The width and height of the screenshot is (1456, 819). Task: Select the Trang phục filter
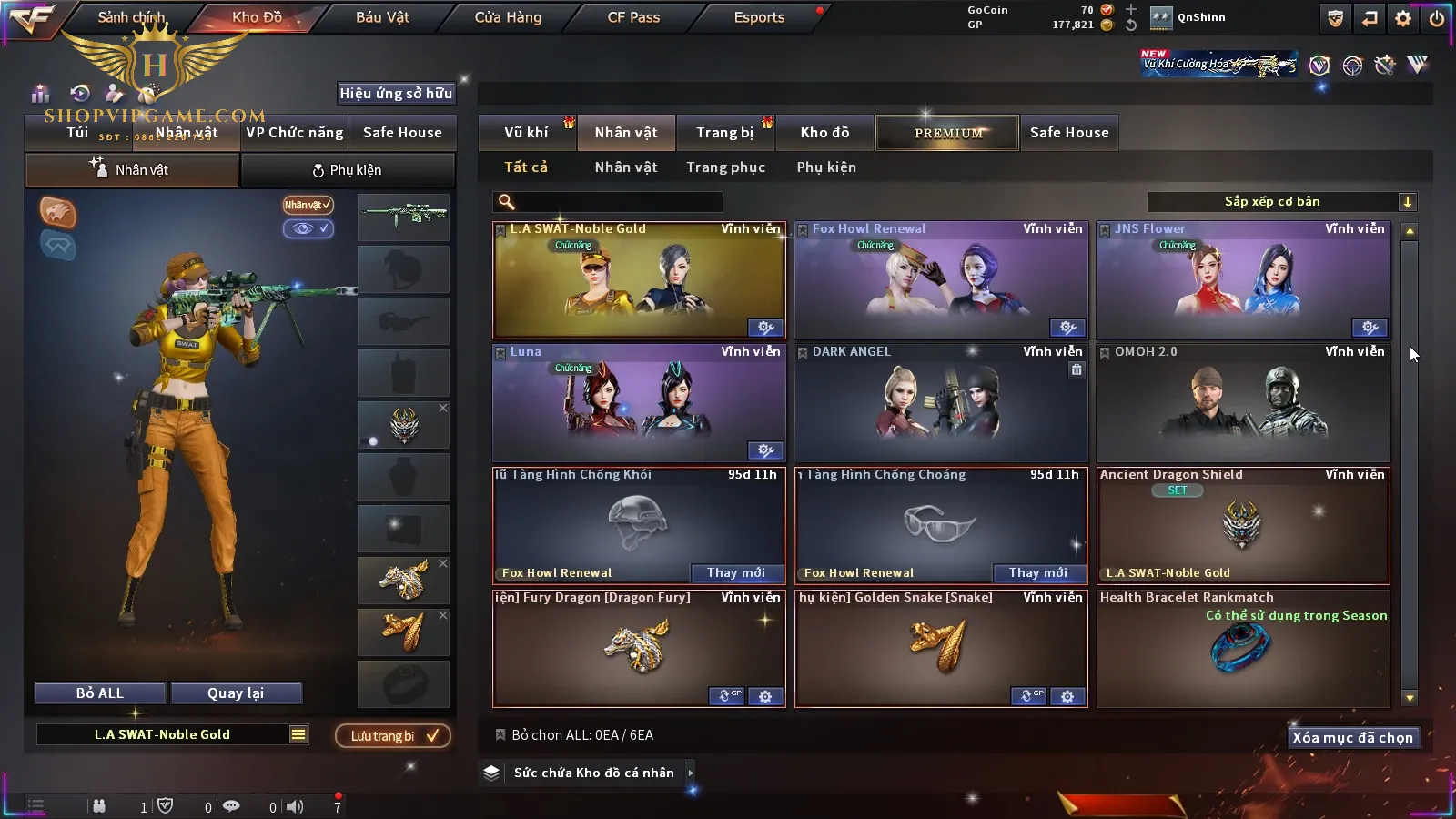[x=725, y=167]
